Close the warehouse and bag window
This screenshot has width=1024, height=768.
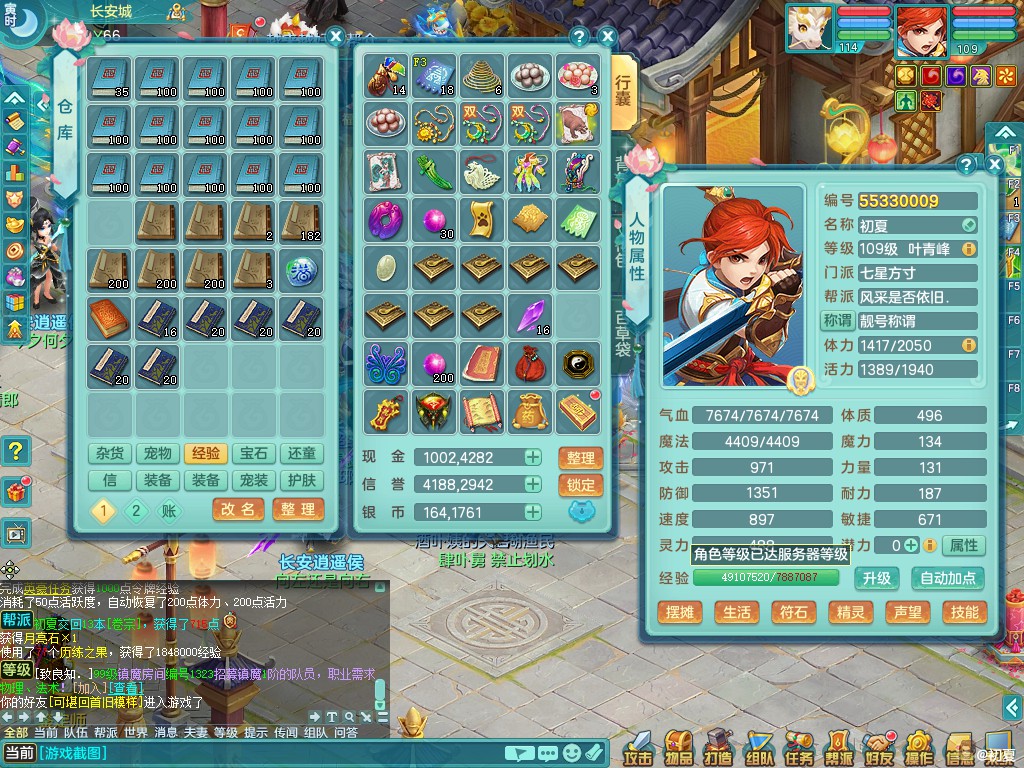[607, 37]
